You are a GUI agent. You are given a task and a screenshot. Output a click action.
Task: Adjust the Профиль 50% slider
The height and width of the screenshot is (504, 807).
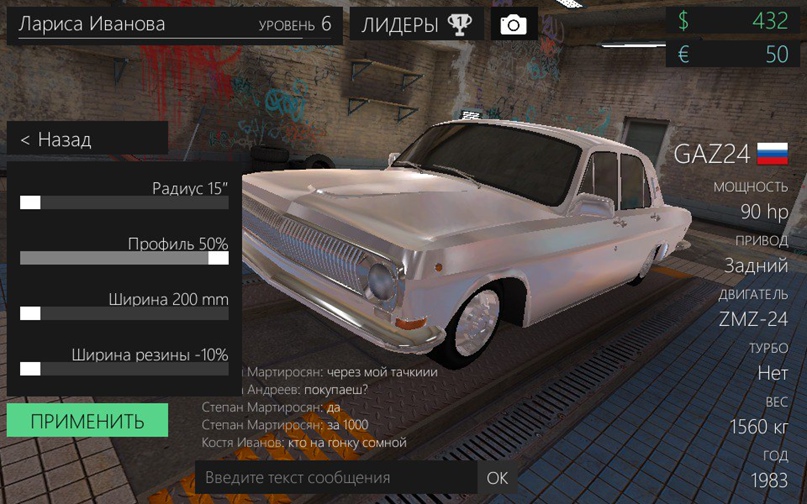click(218, 258)
